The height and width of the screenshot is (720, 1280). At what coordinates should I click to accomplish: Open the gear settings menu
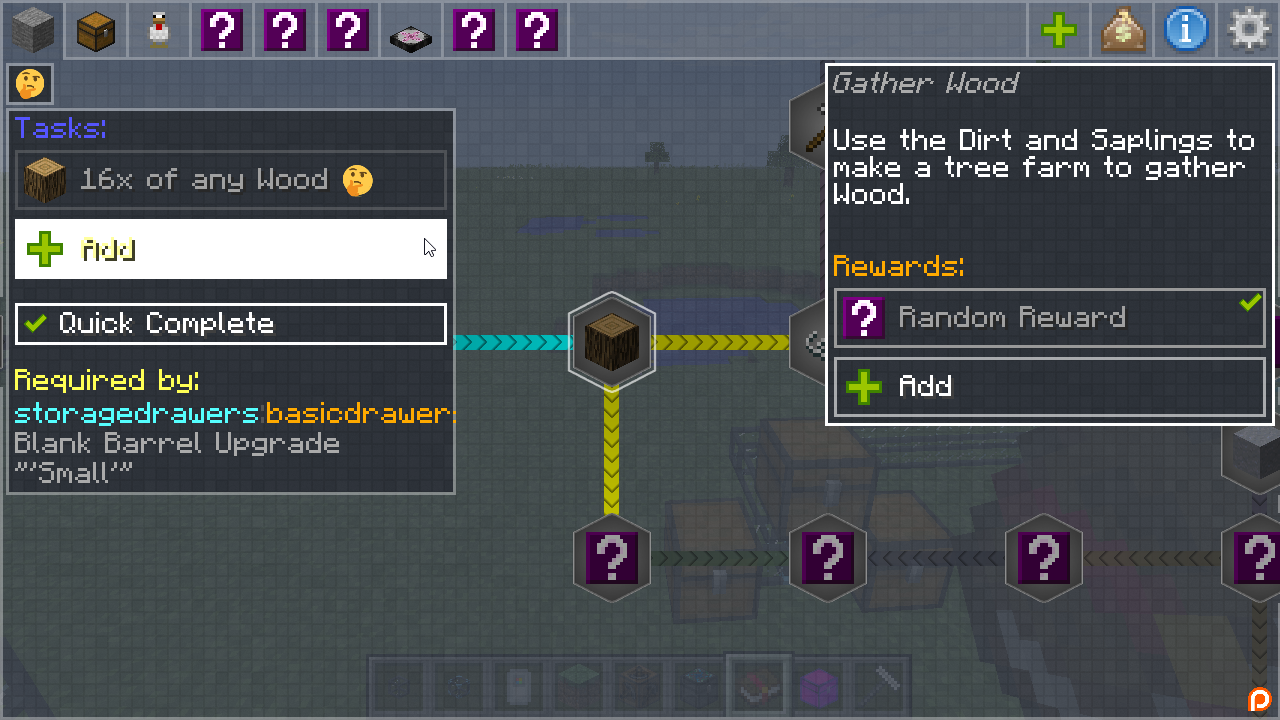(1248, 31)
